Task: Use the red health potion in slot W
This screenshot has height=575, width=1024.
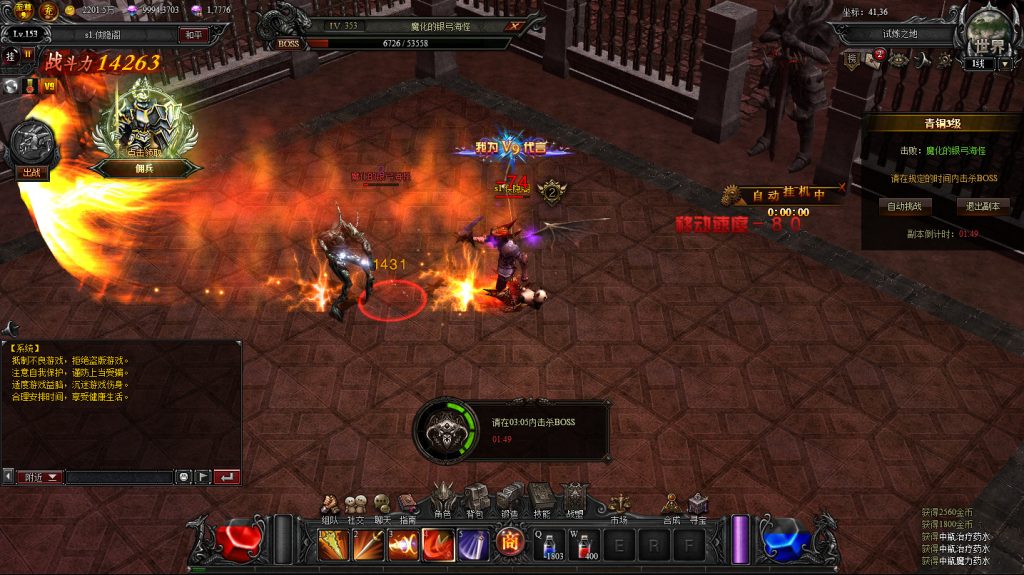Action: point(587,544)
